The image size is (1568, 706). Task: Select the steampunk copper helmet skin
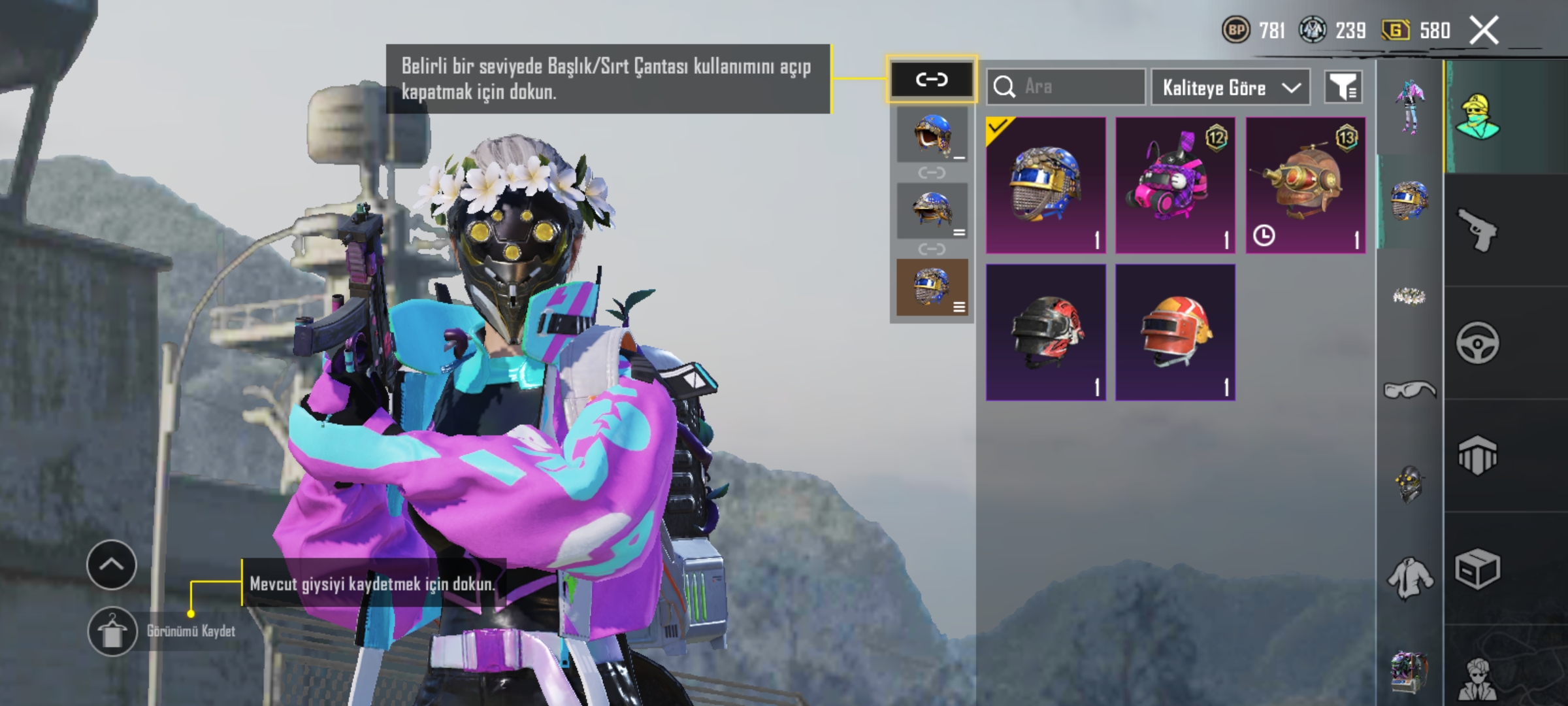coord(1305,186)
